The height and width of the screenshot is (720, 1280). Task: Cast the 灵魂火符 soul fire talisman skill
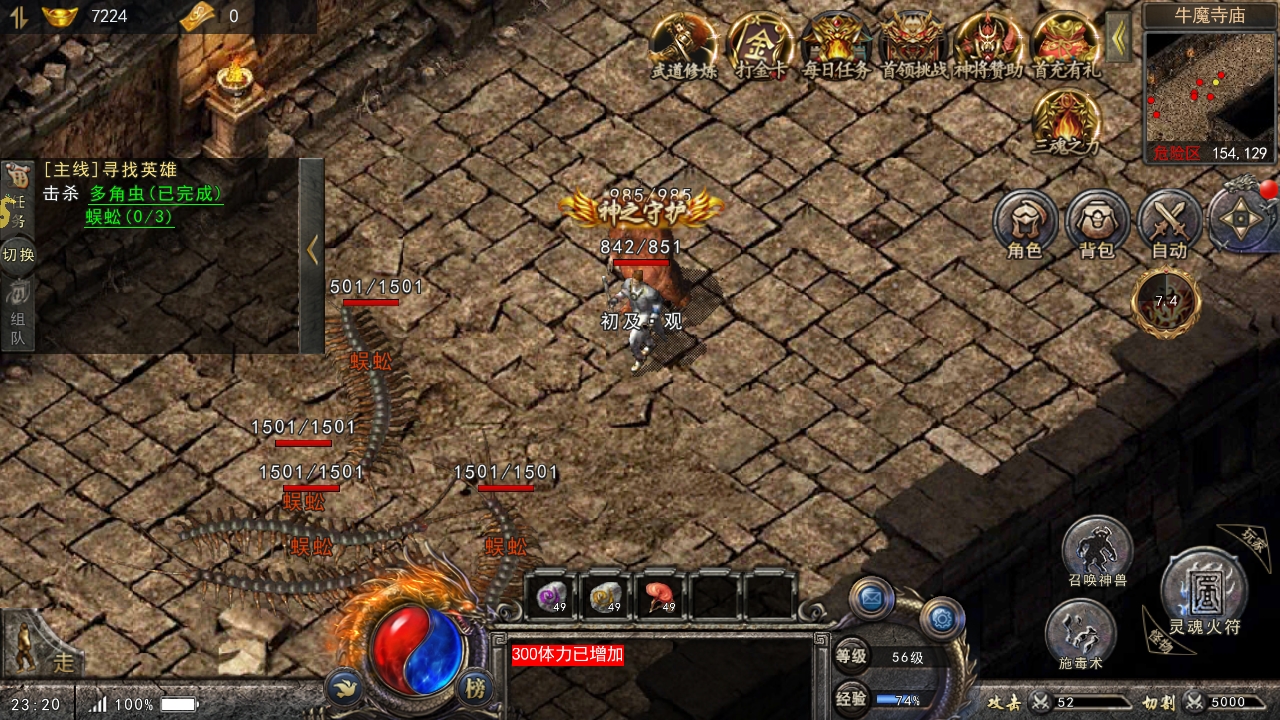(x=1204, y=591)
